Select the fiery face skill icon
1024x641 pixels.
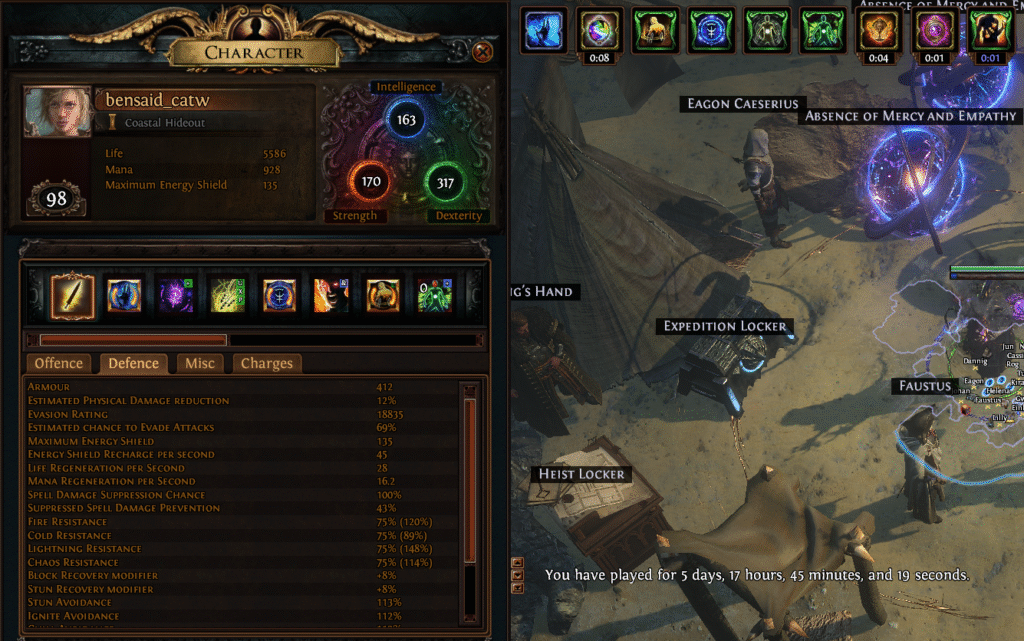point(331,295)
